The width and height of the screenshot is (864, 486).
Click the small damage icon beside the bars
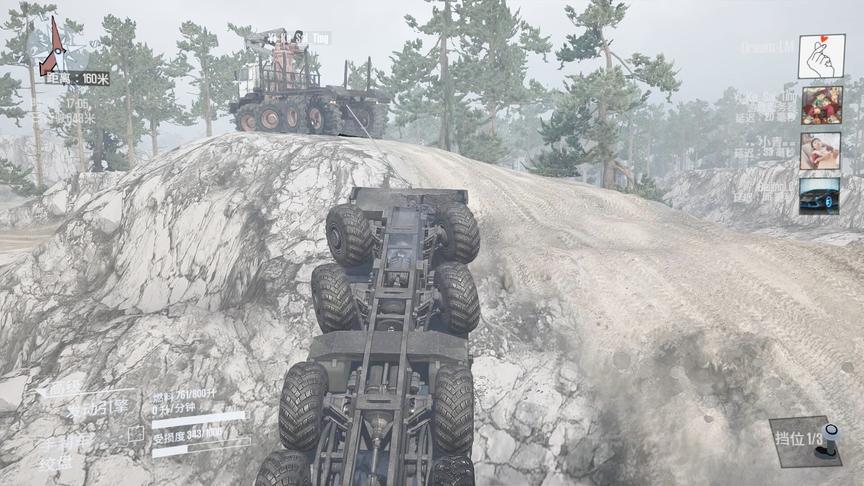(x=136, y=435)
